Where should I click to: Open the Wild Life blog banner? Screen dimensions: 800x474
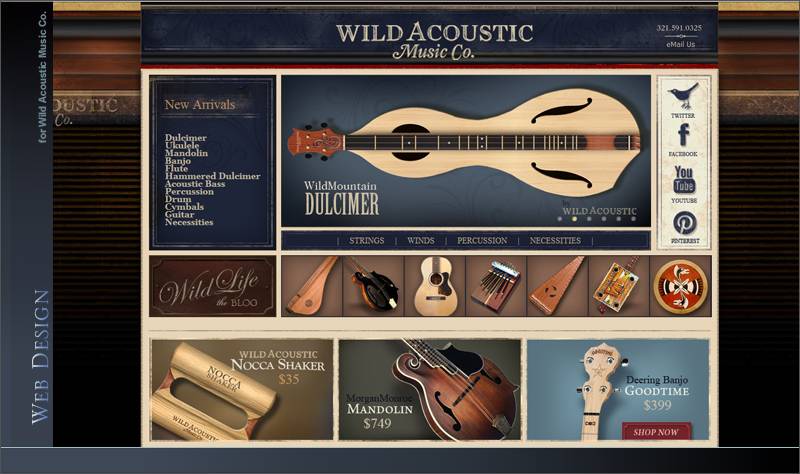point(212,287)
